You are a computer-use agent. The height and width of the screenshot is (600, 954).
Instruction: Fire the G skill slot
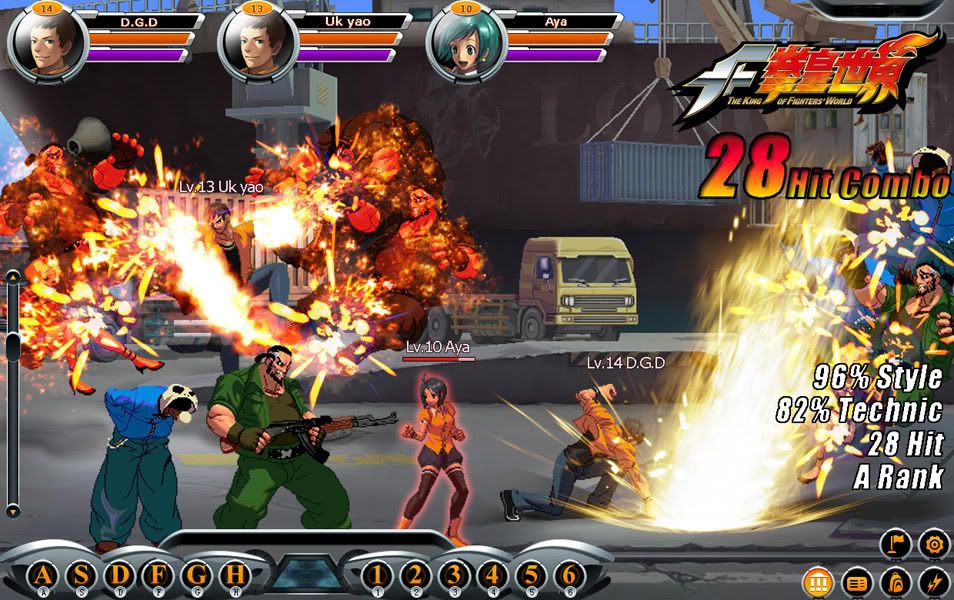pos(197,575)
